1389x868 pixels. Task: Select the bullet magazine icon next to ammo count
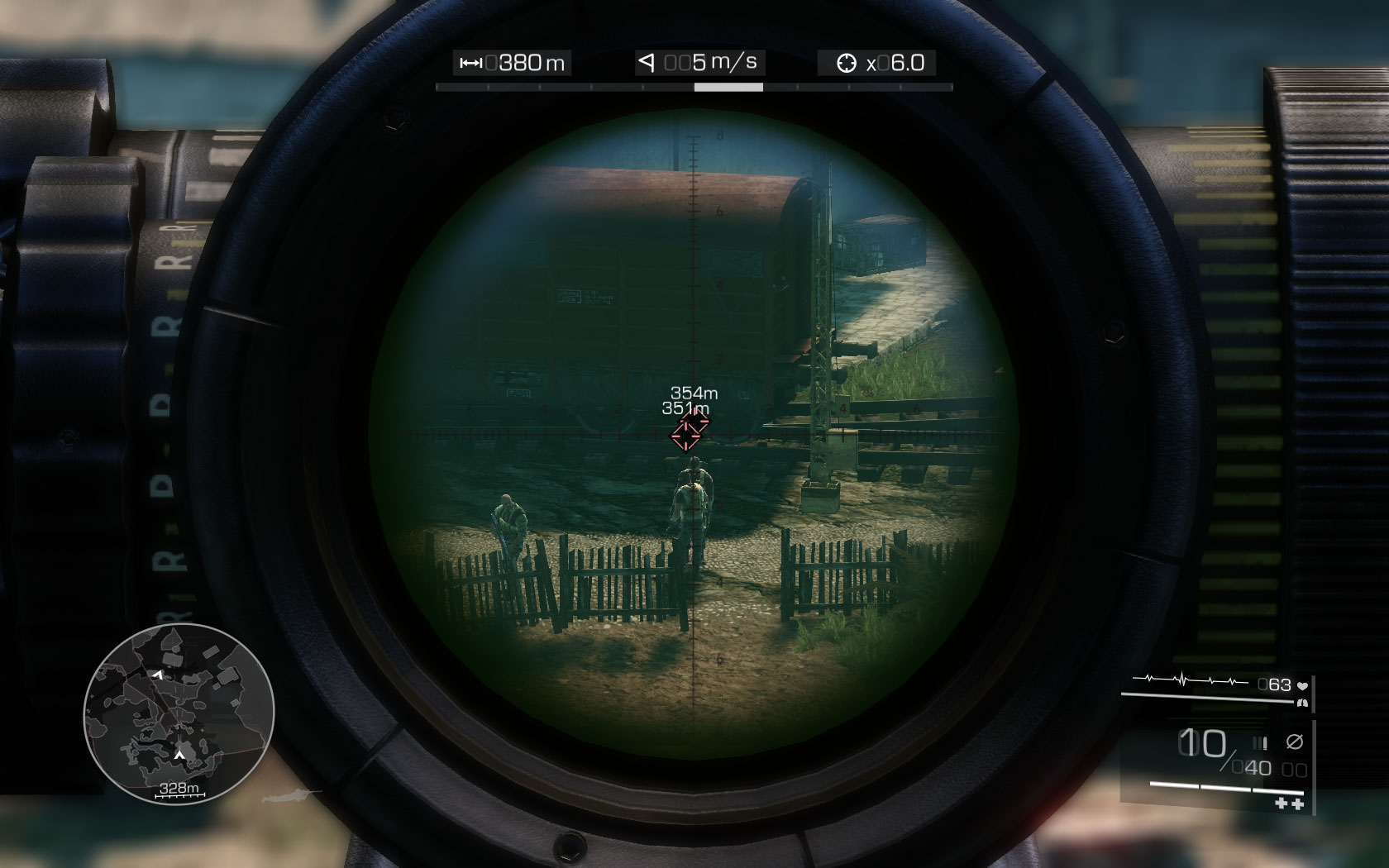[1260, 742]
